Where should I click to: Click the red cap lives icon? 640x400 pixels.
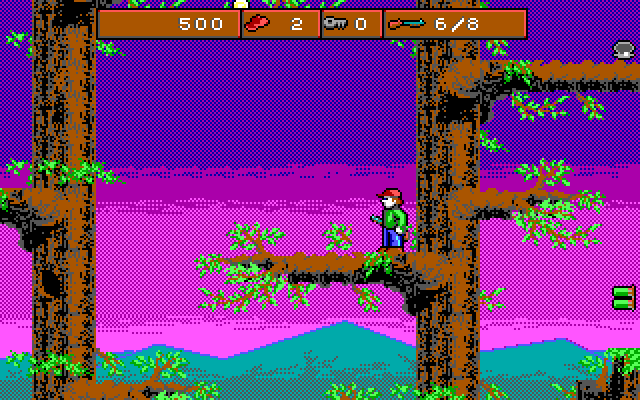259,23
